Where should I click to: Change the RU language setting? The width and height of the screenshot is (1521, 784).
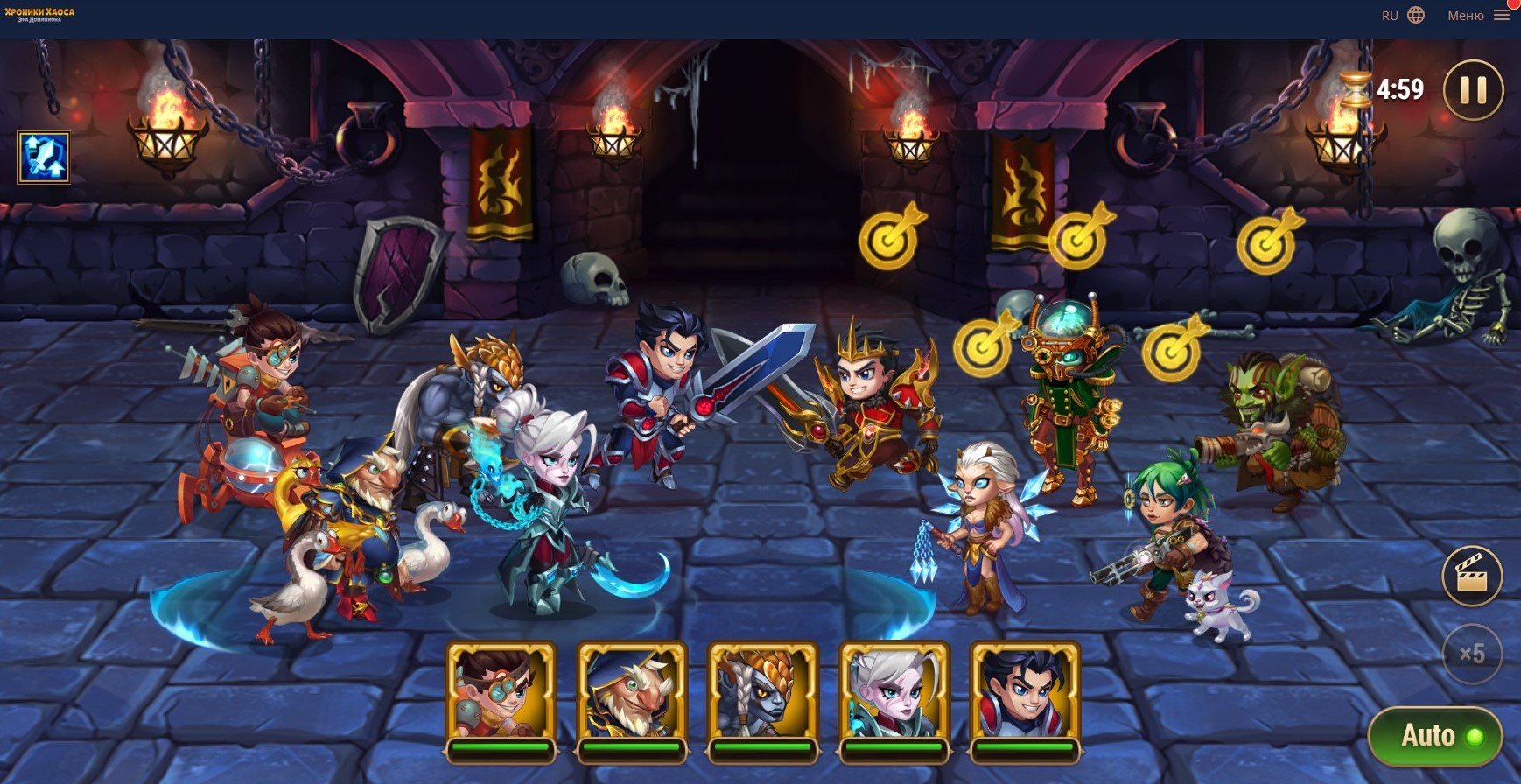click(x=1403, y=16)
